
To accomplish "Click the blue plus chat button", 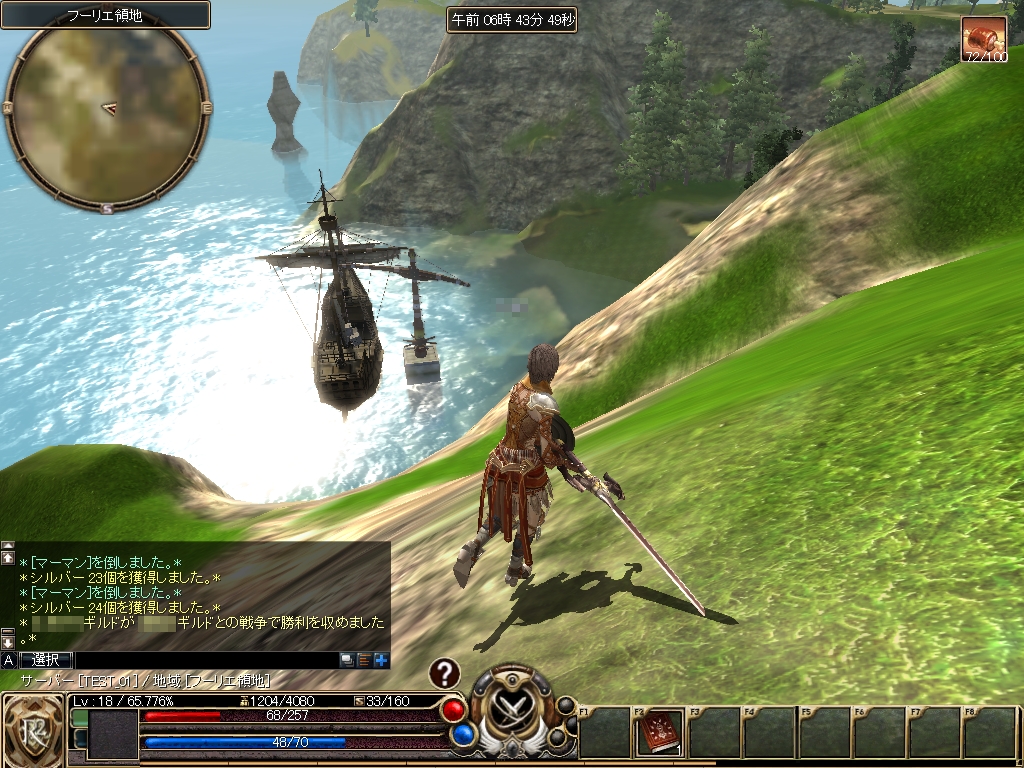I will pos(381,660).
